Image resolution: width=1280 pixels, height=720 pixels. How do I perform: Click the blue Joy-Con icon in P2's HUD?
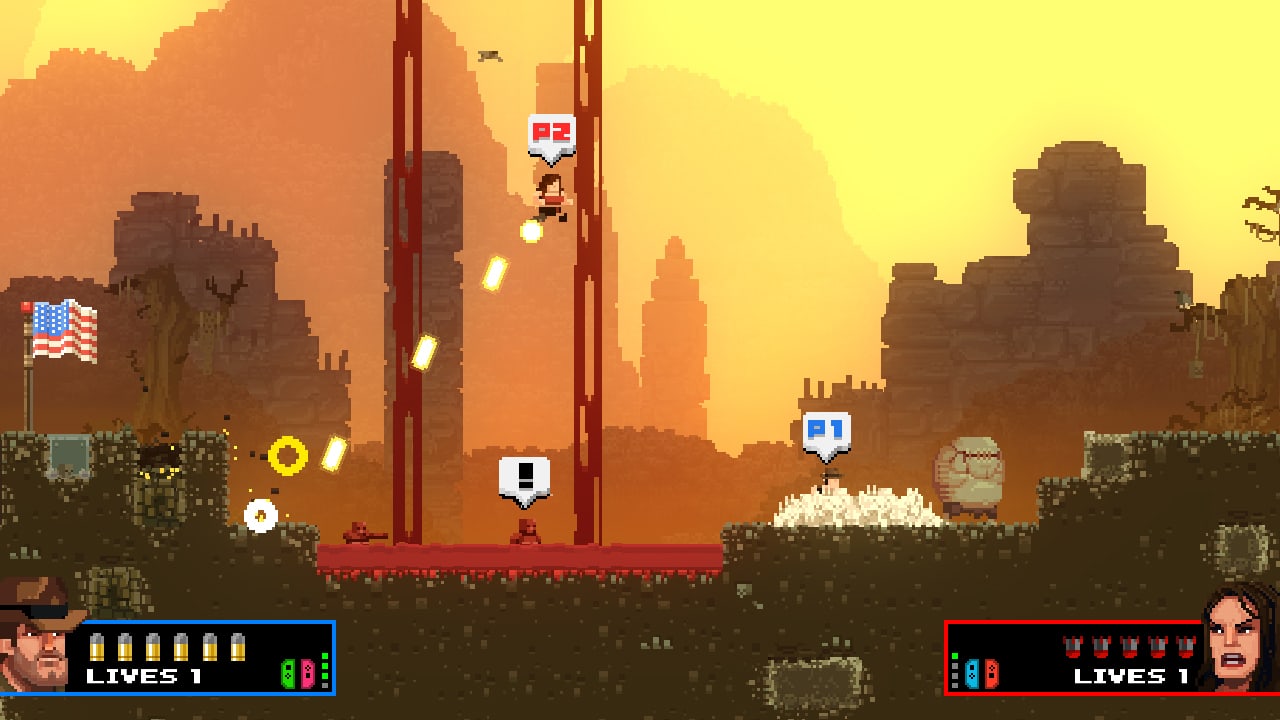pos(972,674)
